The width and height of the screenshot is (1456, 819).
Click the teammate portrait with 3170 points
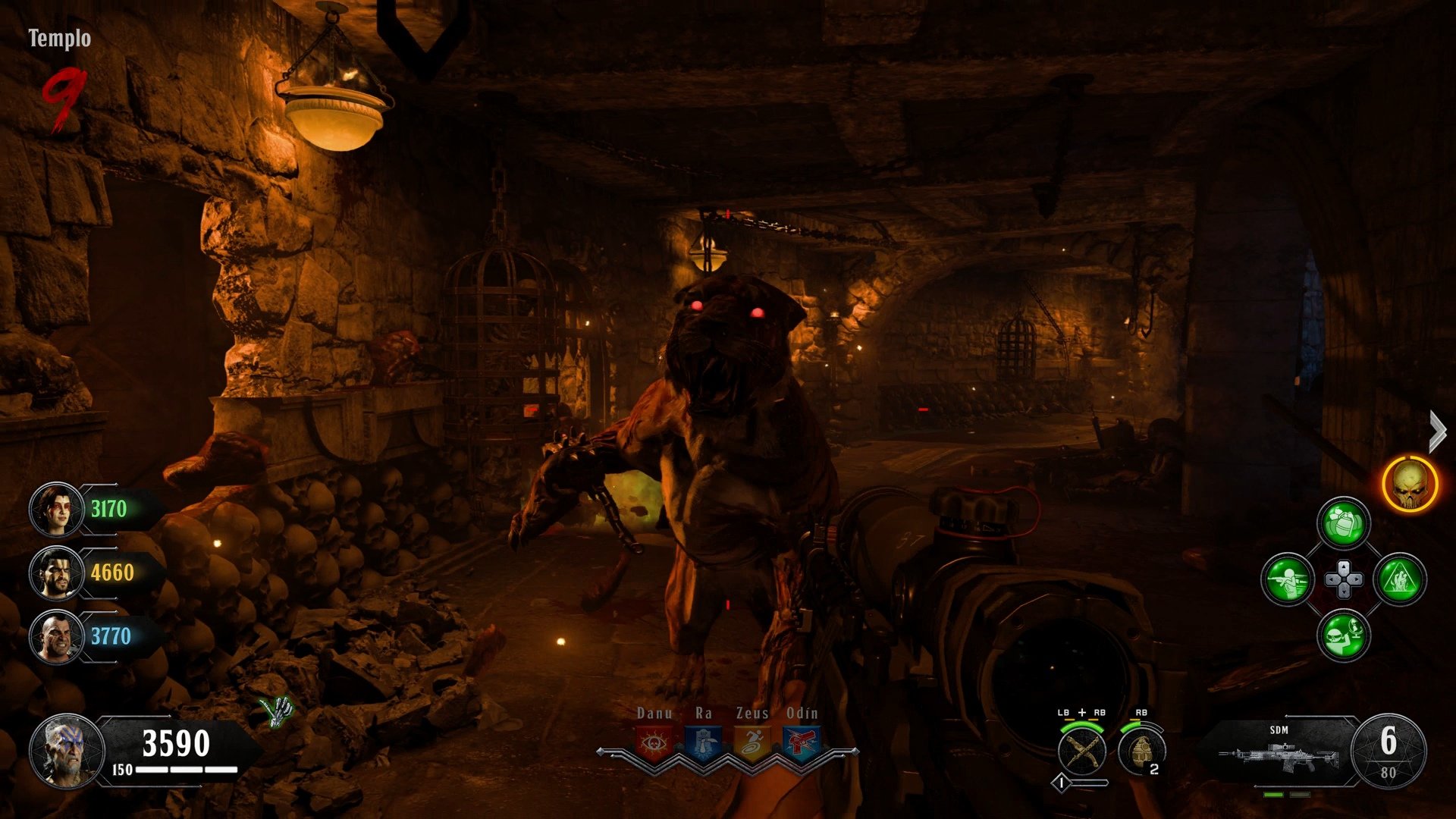(56, 509)
